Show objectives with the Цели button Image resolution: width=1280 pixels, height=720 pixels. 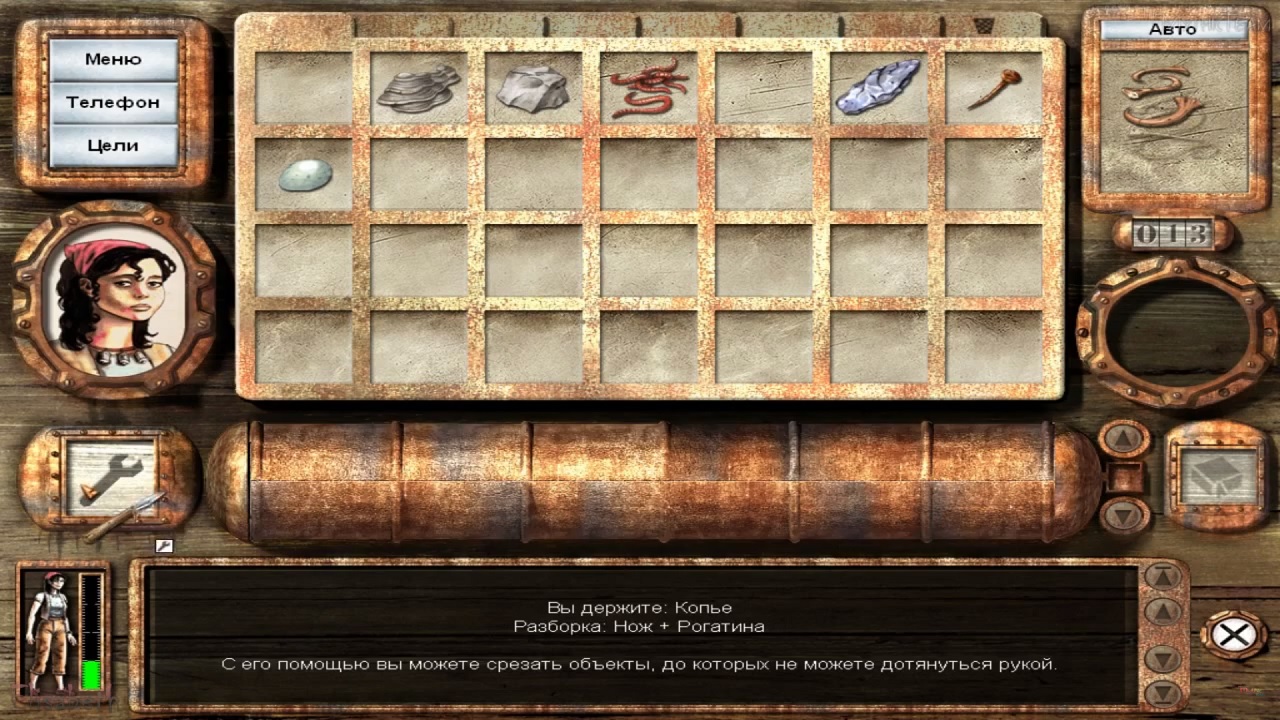click(x=113, y=145)
